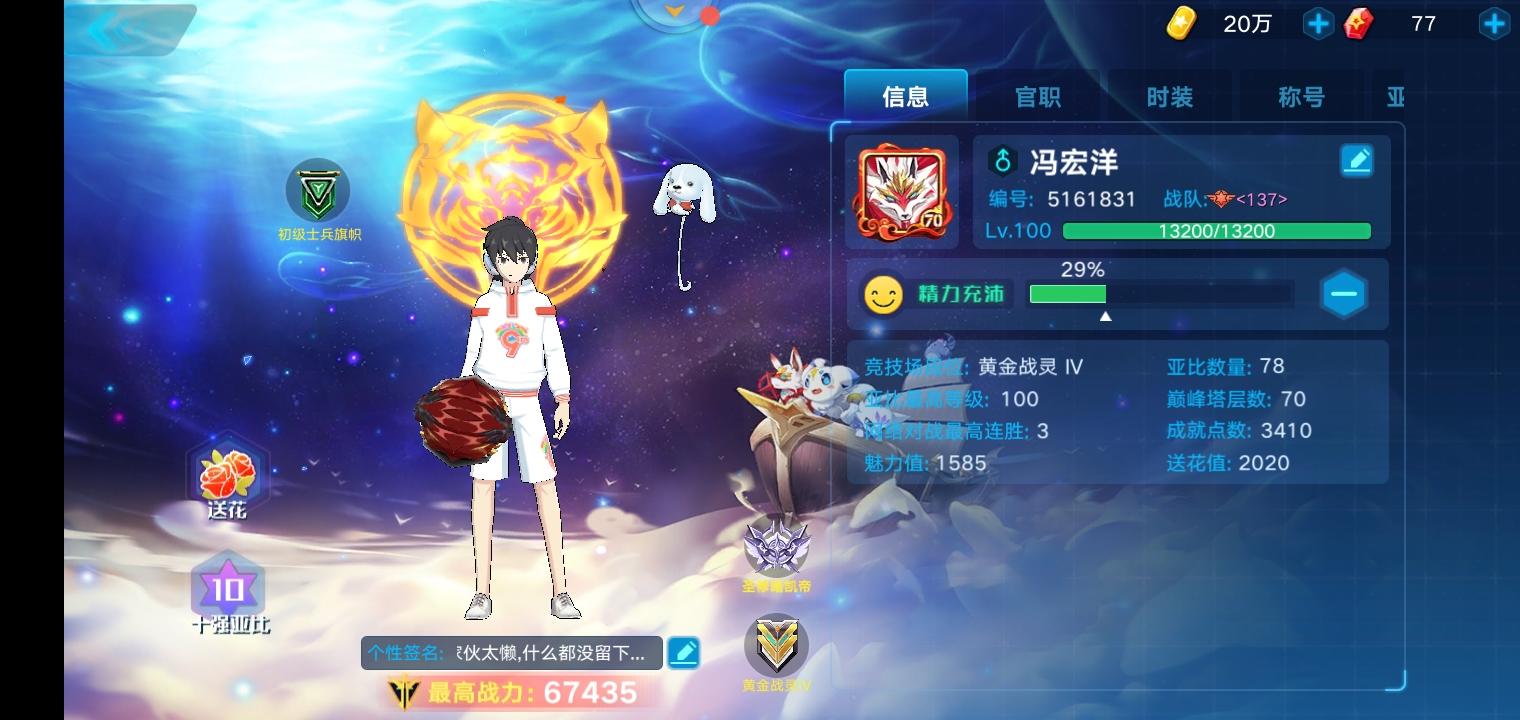Image resolution: width=1520 pixels, height=720 pixels.
Task: Click the pencil icon to edit player name
Action: (1357, 160)
